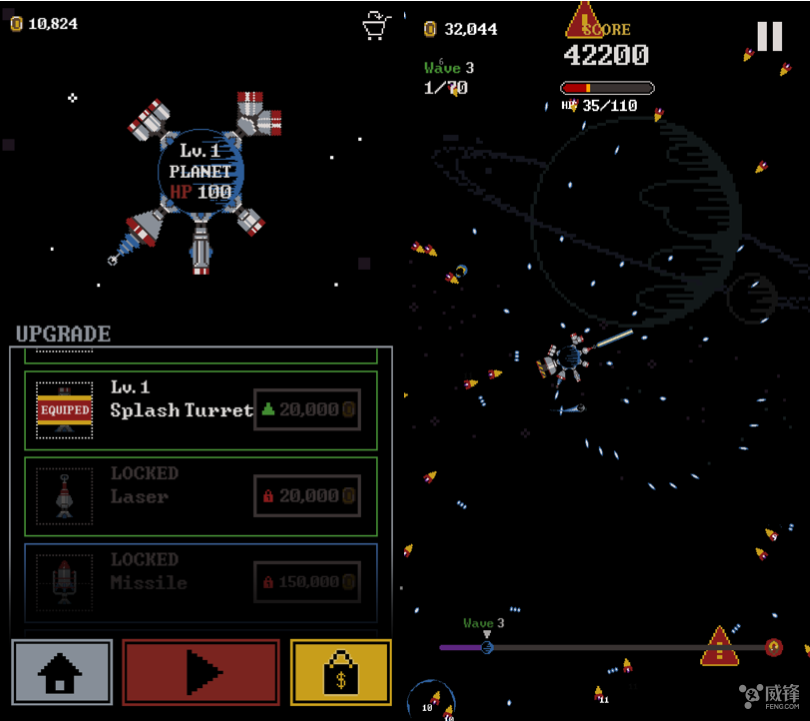Select the locked Laser turret icon
The width and height of the screenshot is (810, 721).
coord(65,496)
